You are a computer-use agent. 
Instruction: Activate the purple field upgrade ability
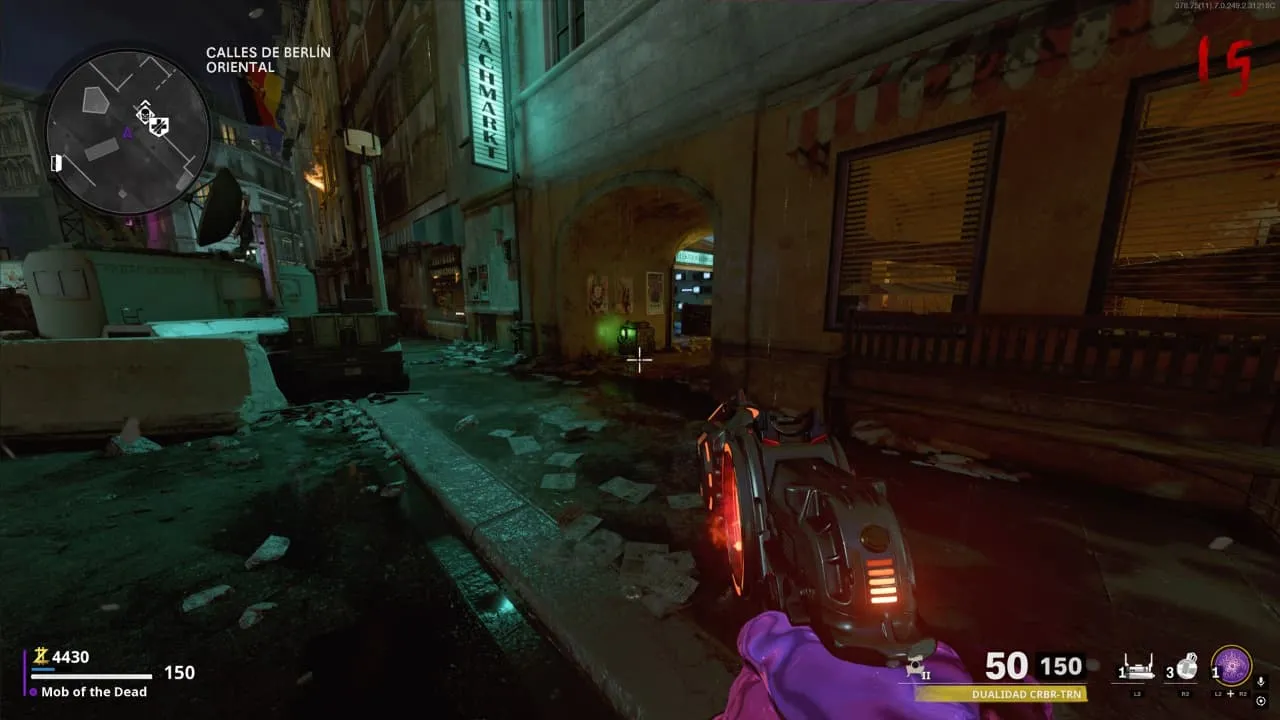click(x=1231, y=667)
